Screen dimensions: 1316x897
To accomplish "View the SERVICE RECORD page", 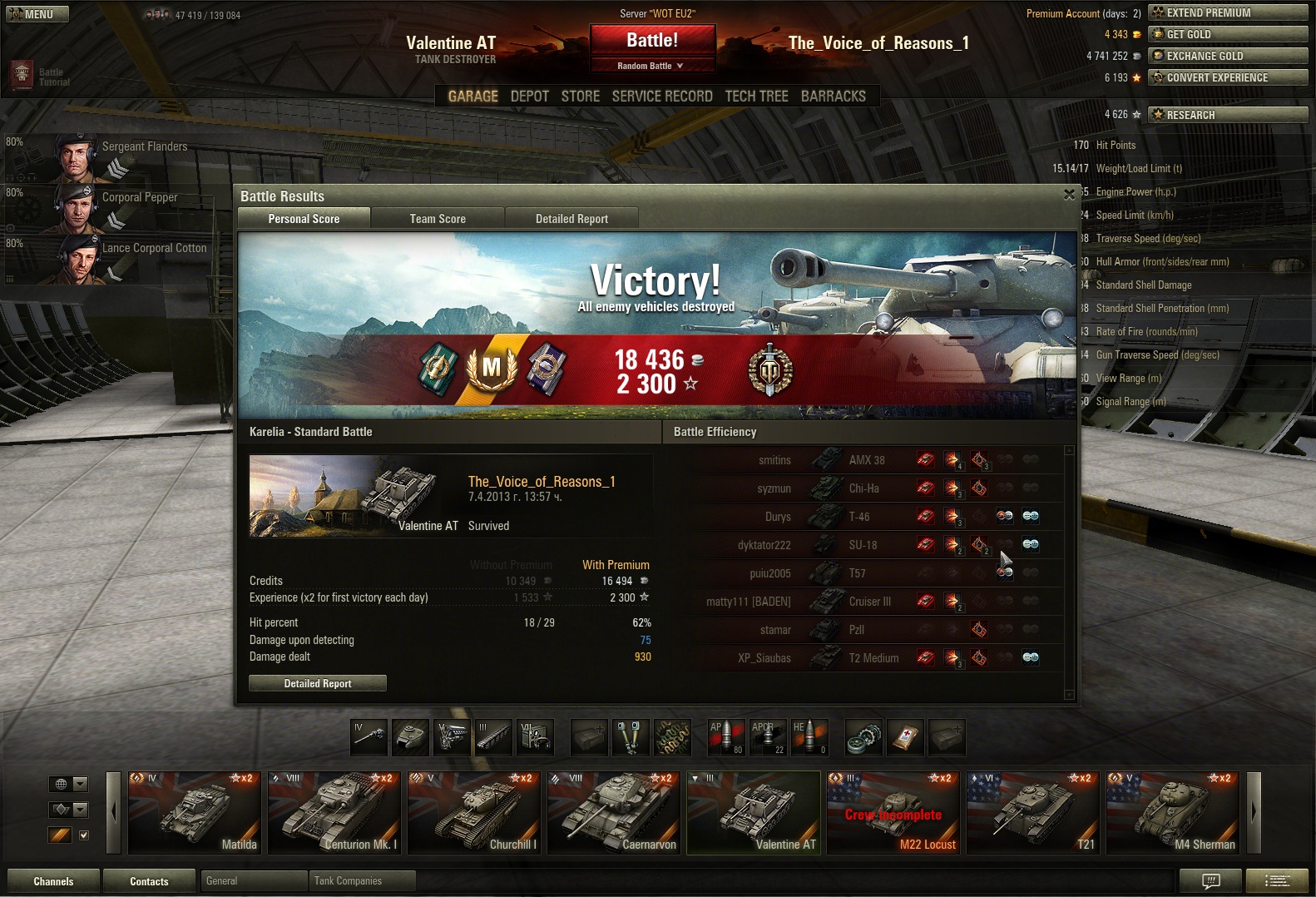I will click(662, 97).
